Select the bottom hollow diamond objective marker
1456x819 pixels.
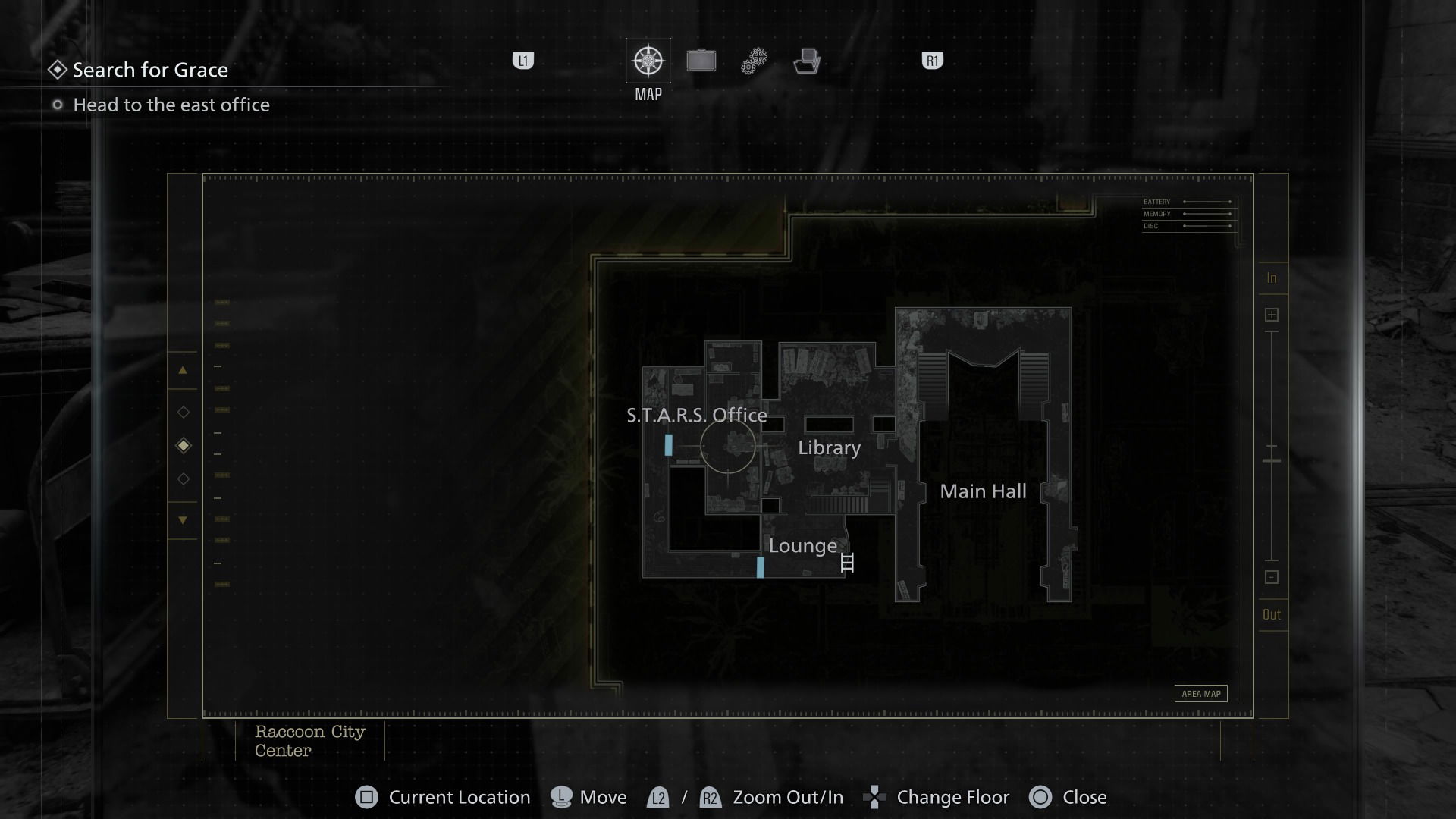[183, 479]
